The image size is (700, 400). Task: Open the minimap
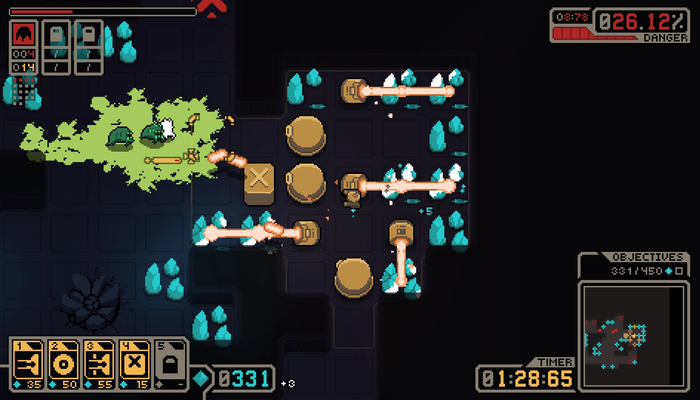632,336
